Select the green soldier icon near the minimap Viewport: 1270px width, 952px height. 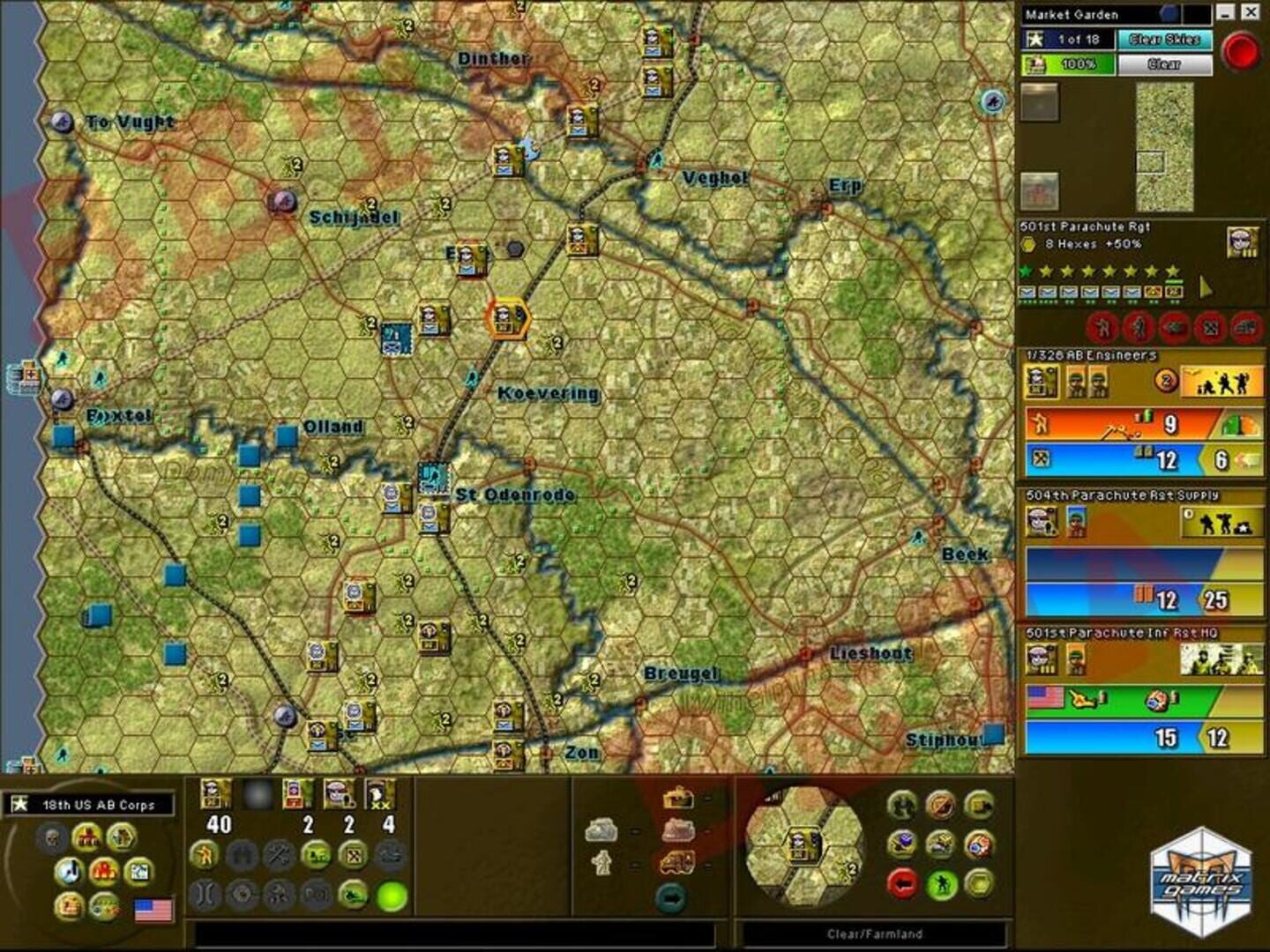click(x=942, y=883)
